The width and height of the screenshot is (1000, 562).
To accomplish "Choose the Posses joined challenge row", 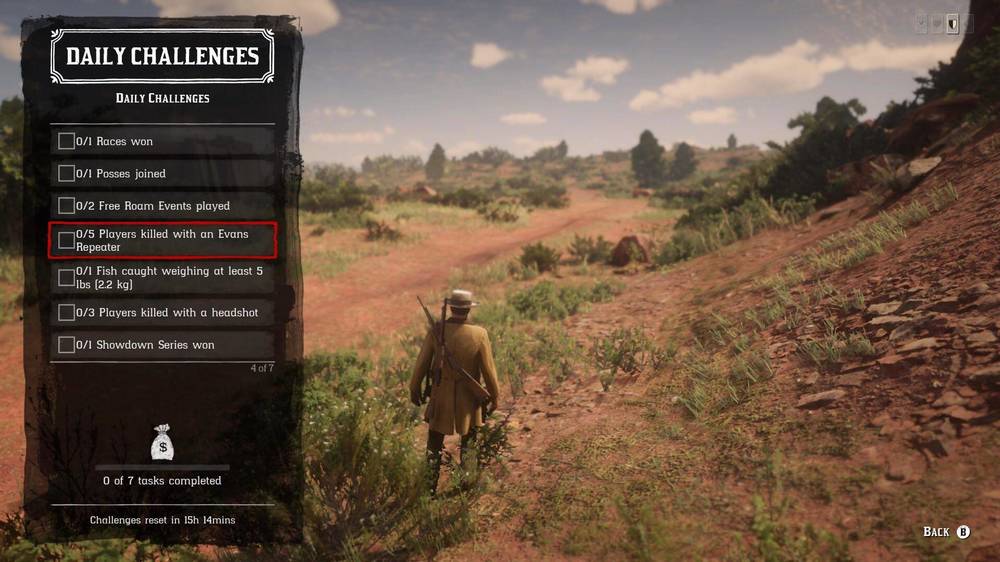I will click(162, 174).
